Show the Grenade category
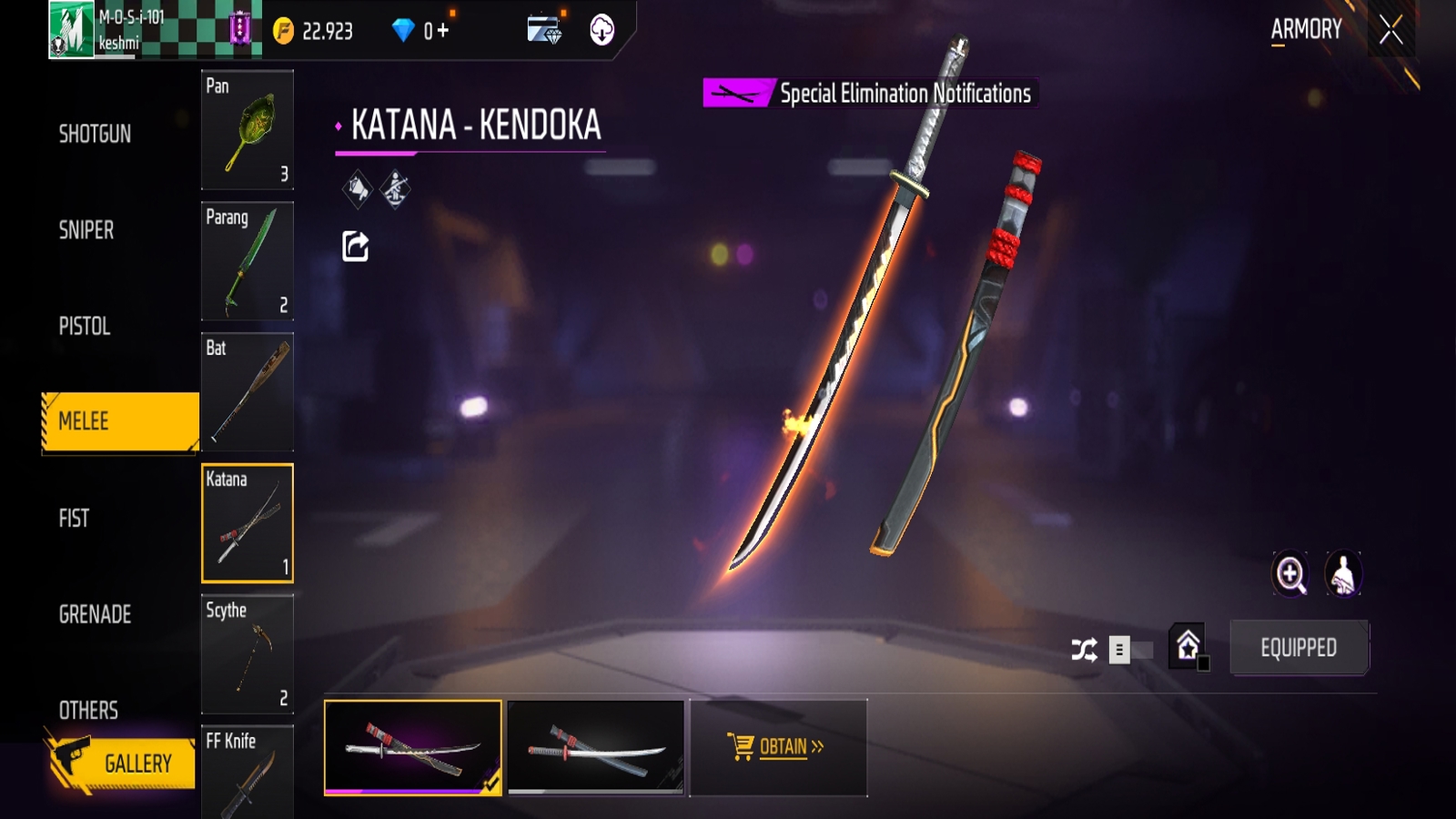The width and height of the screenshot is (1456, 819). pos(95,614)
